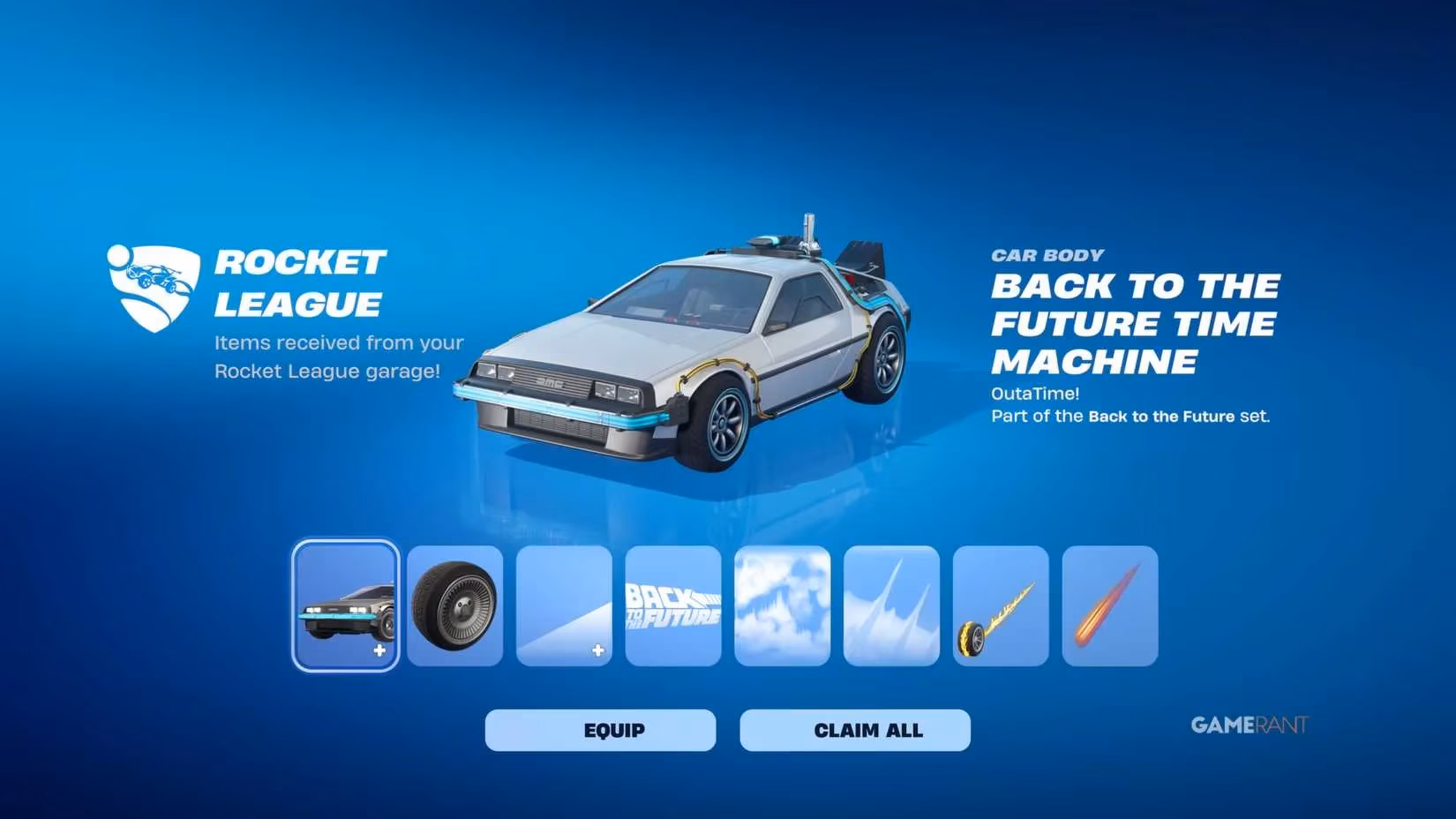Select the white streak trail item
The image size is (1456, 819).
pos(892,605)
